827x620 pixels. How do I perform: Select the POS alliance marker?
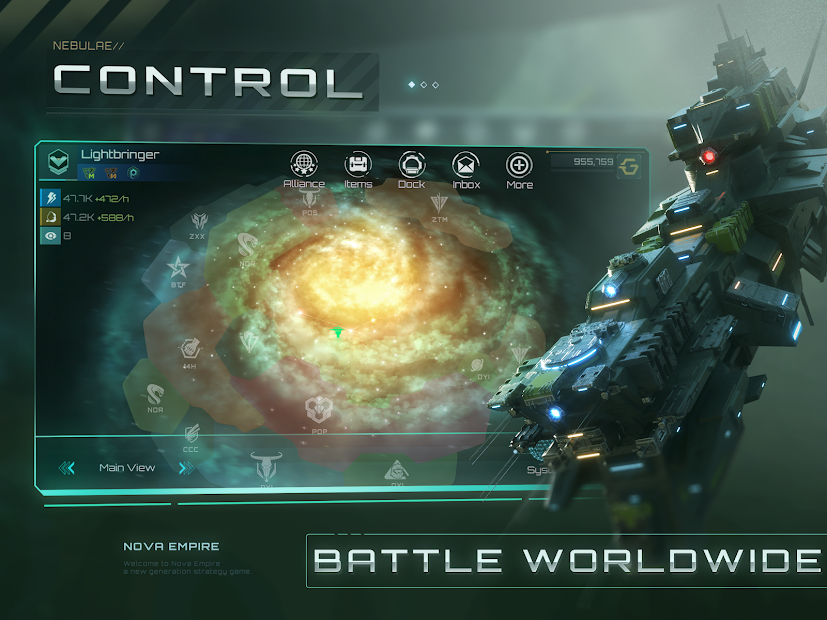click(x=310, y=199)
